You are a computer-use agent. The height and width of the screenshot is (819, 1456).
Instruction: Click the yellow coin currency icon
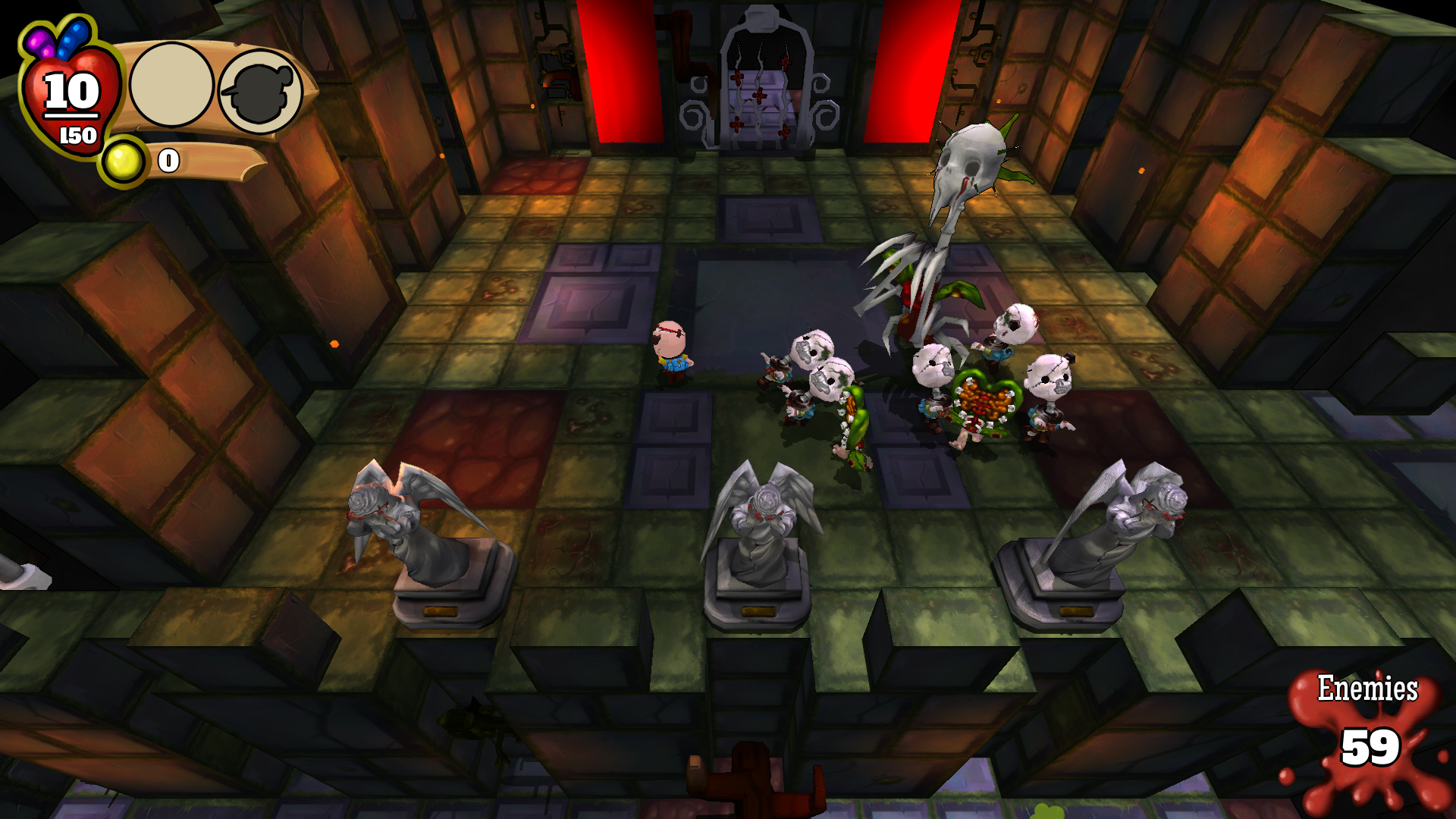123,161
